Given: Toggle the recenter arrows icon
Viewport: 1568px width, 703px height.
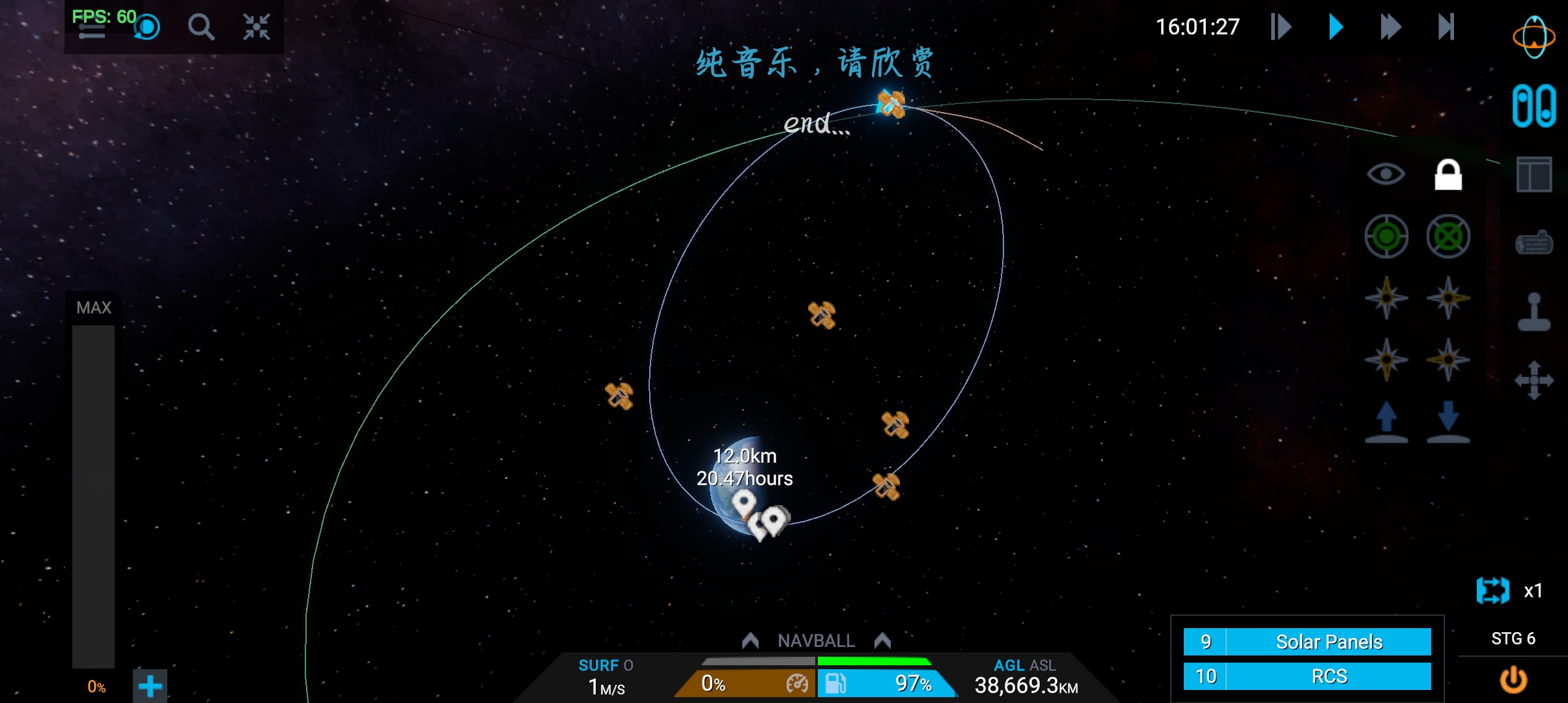Looking at the screenshot, I should click(257, 27).
